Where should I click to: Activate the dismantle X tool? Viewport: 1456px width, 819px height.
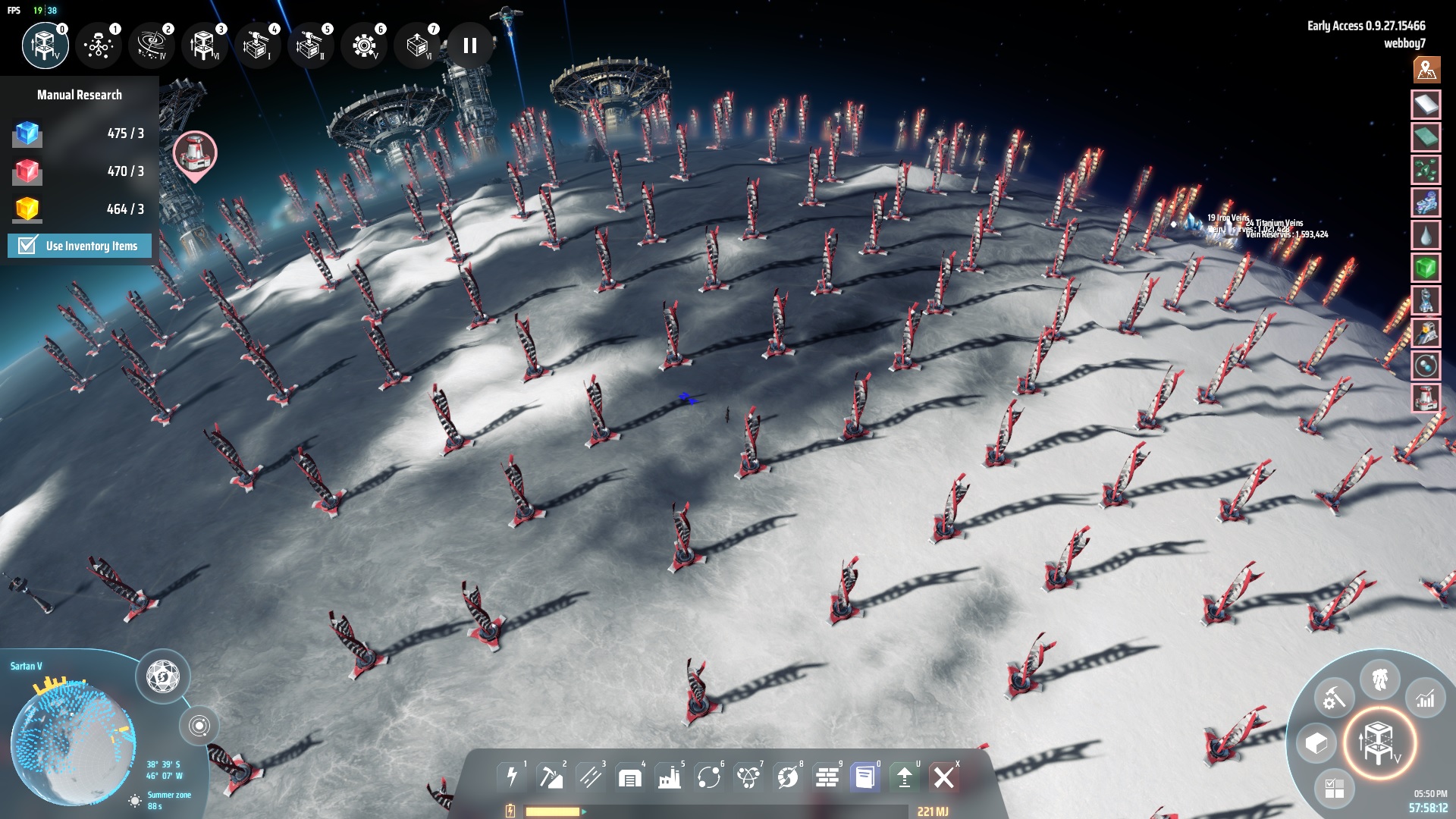pos(944,777)
